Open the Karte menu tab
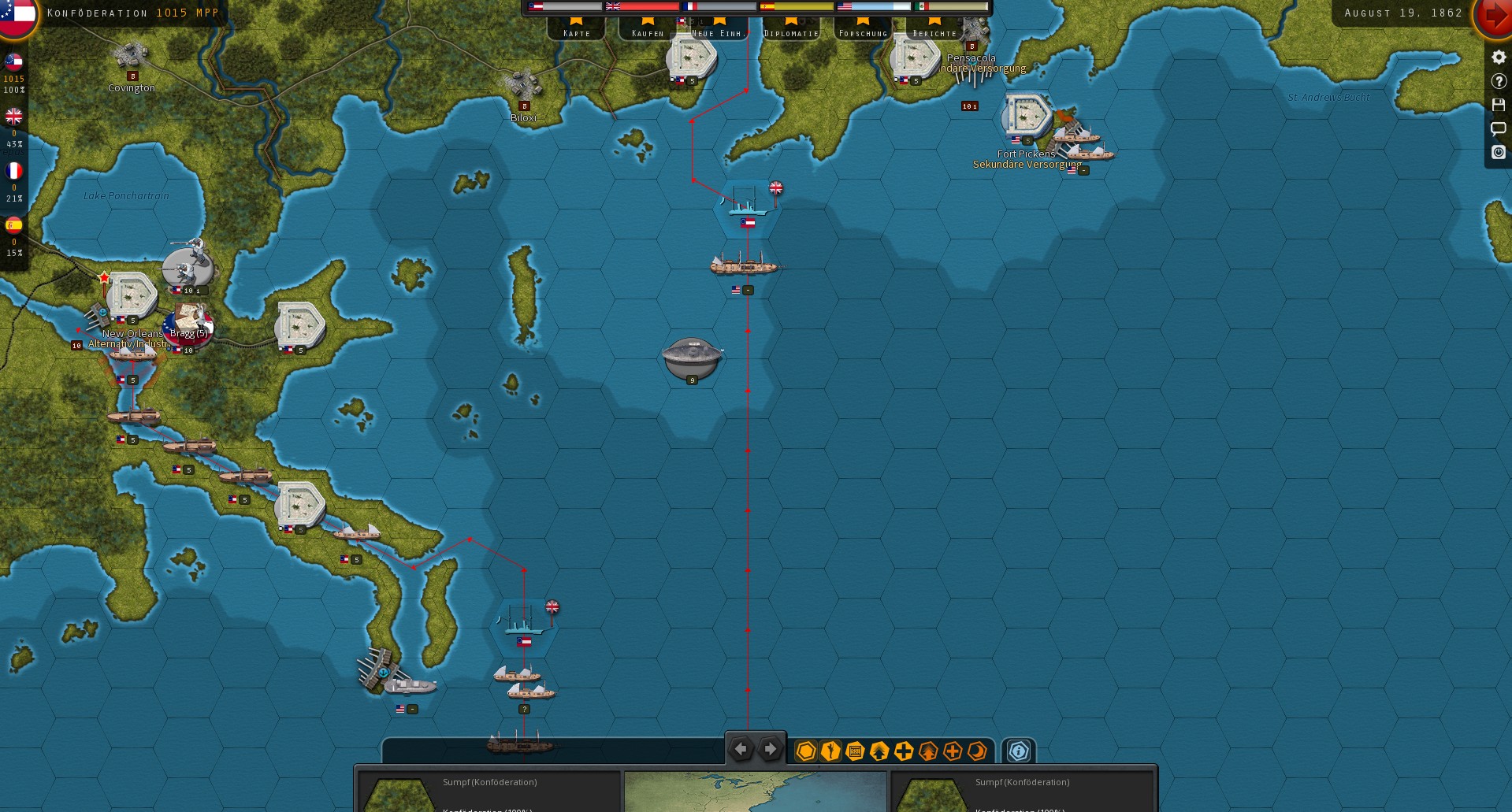The height and width of the screenshot is (812, 1512). pos(576,28)
